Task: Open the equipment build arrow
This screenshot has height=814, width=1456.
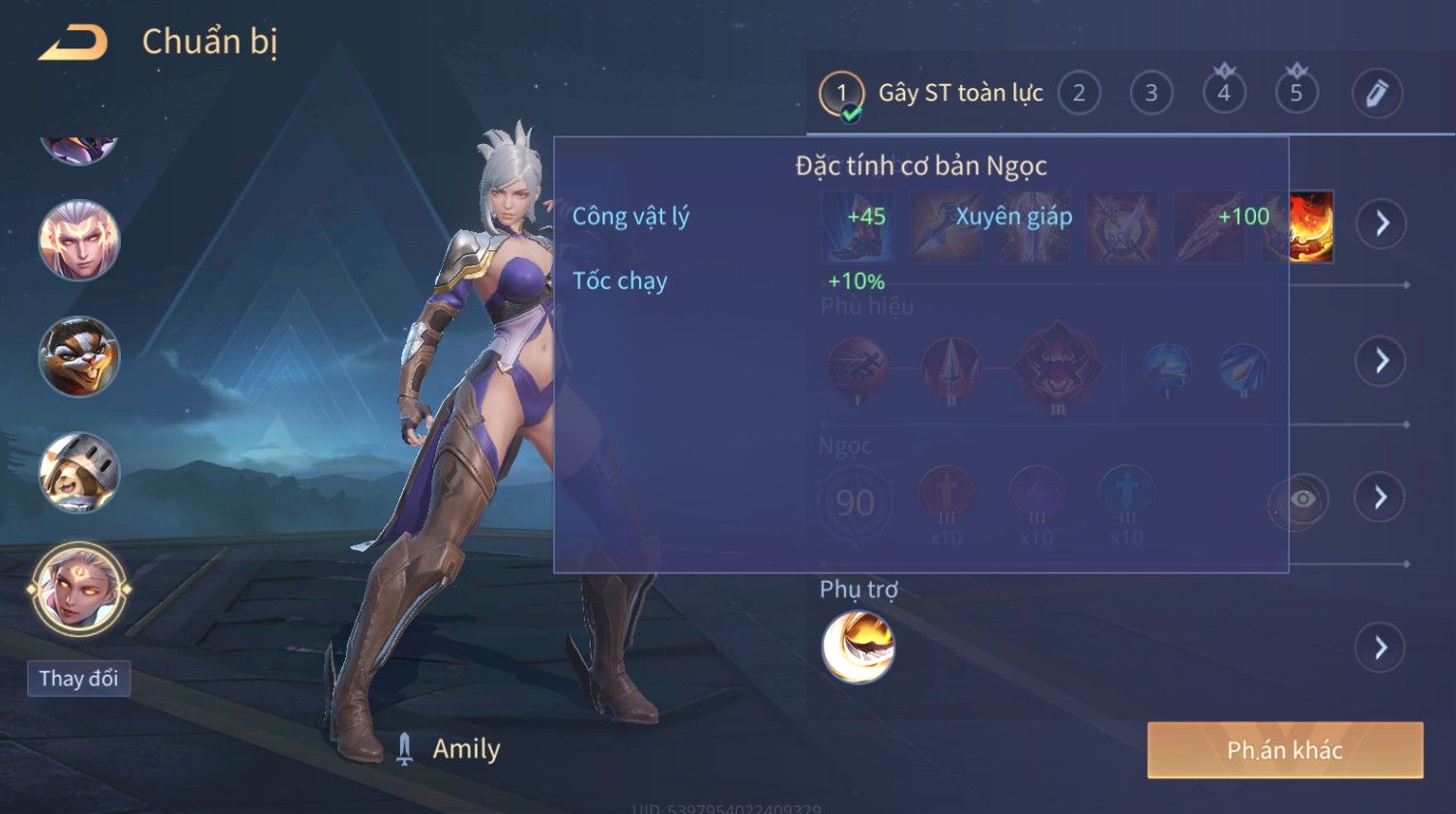Action: point(1381,223)
